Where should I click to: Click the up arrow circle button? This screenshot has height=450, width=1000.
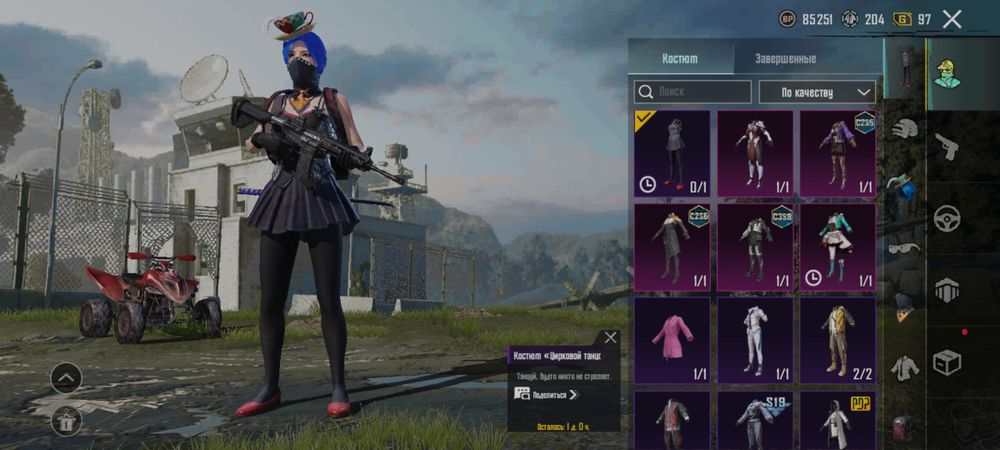[66, 377]
